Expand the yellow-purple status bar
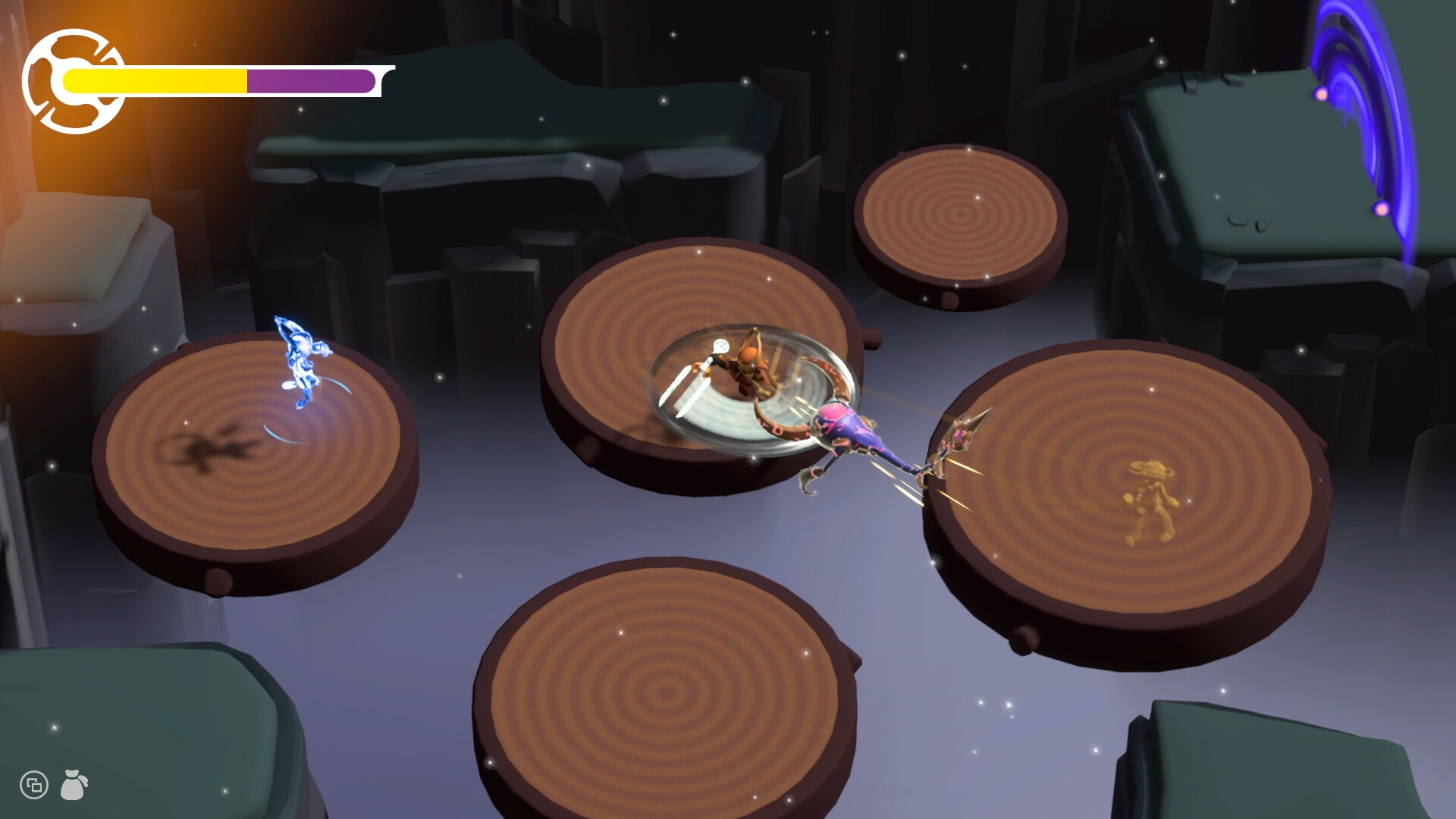The width and height of the screenshot is (1456, 819). (220, 80)
